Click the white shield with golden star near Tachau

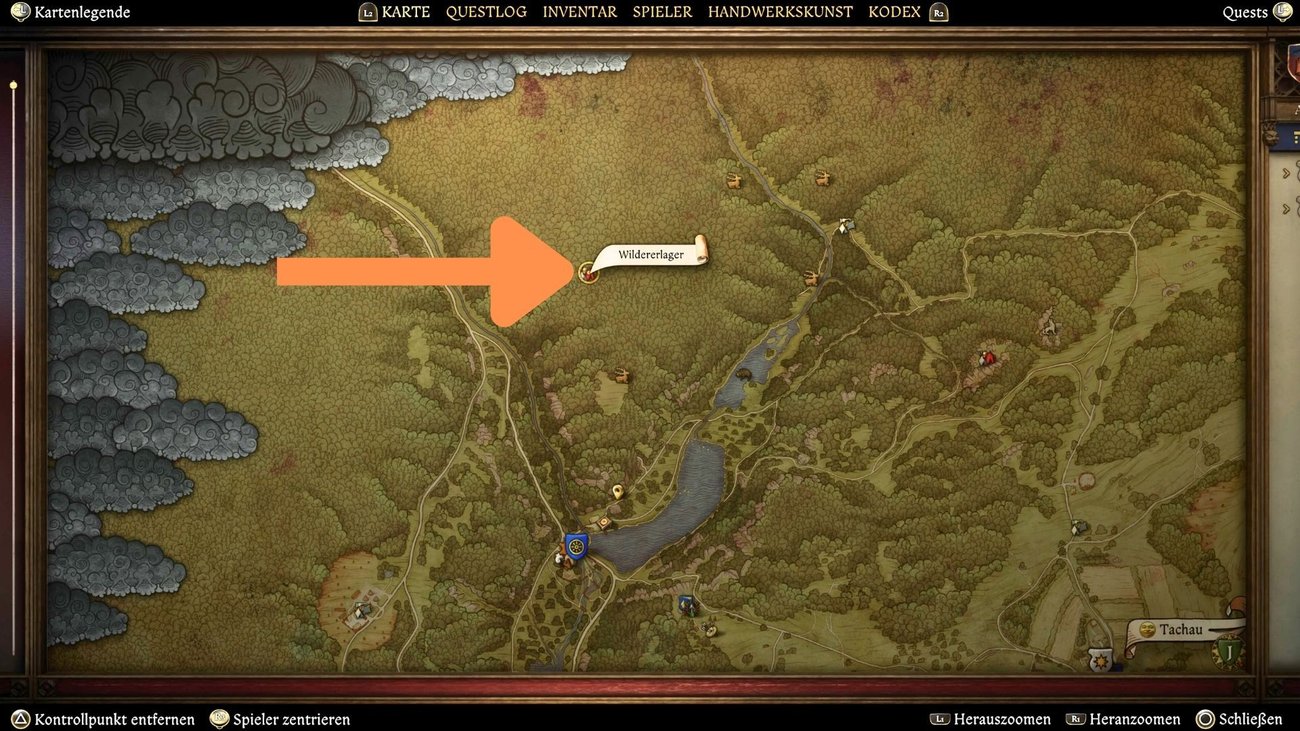pos(1100,659)
